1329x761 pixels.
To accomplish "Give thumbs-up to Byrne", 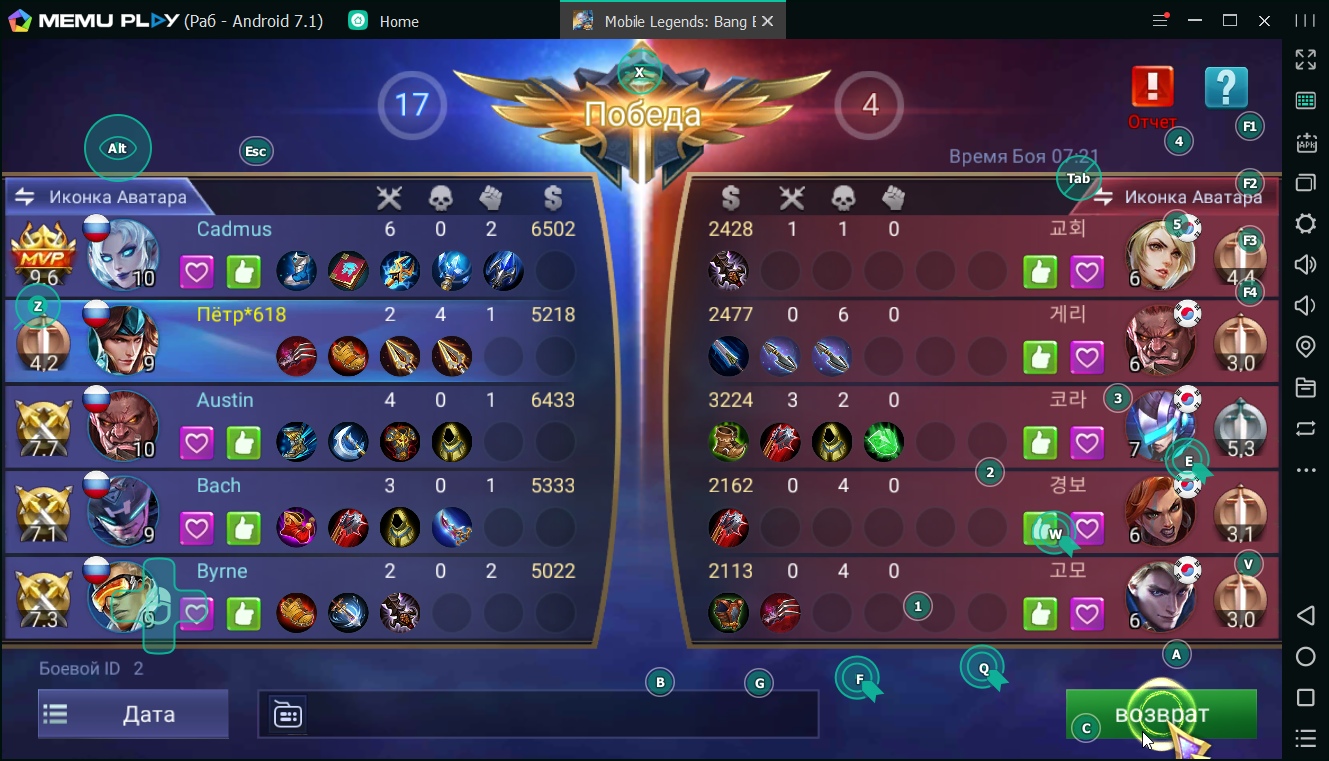I will pos(243,613).
